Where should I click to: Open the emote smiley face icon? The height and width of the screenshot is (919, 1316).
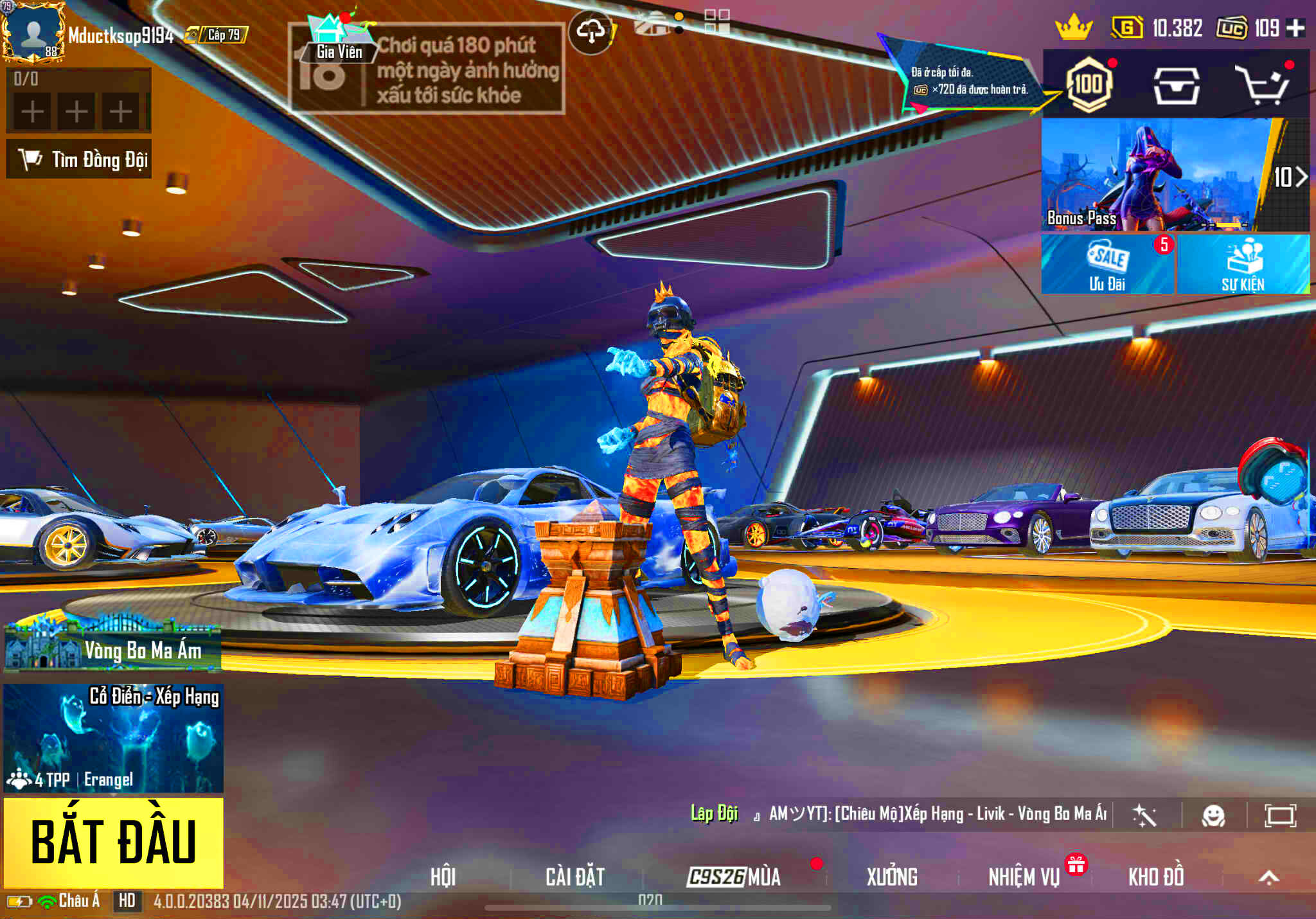1213,816
